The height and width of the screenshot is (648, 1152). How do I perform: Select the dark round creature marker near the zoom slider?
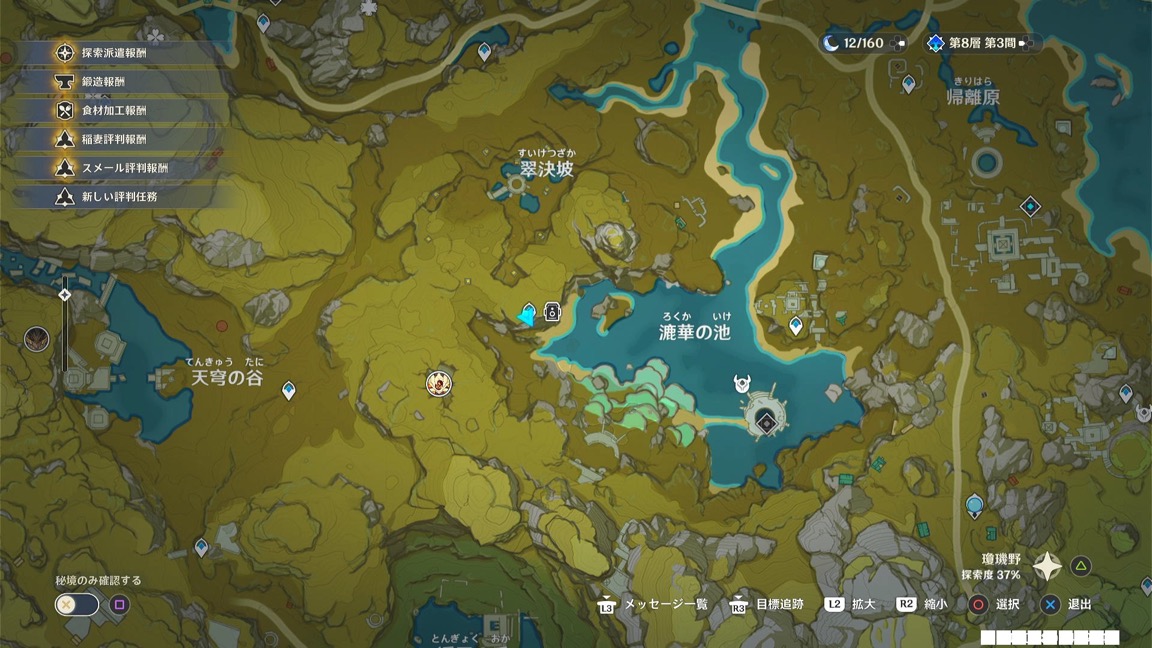click(x=37, y=338)
